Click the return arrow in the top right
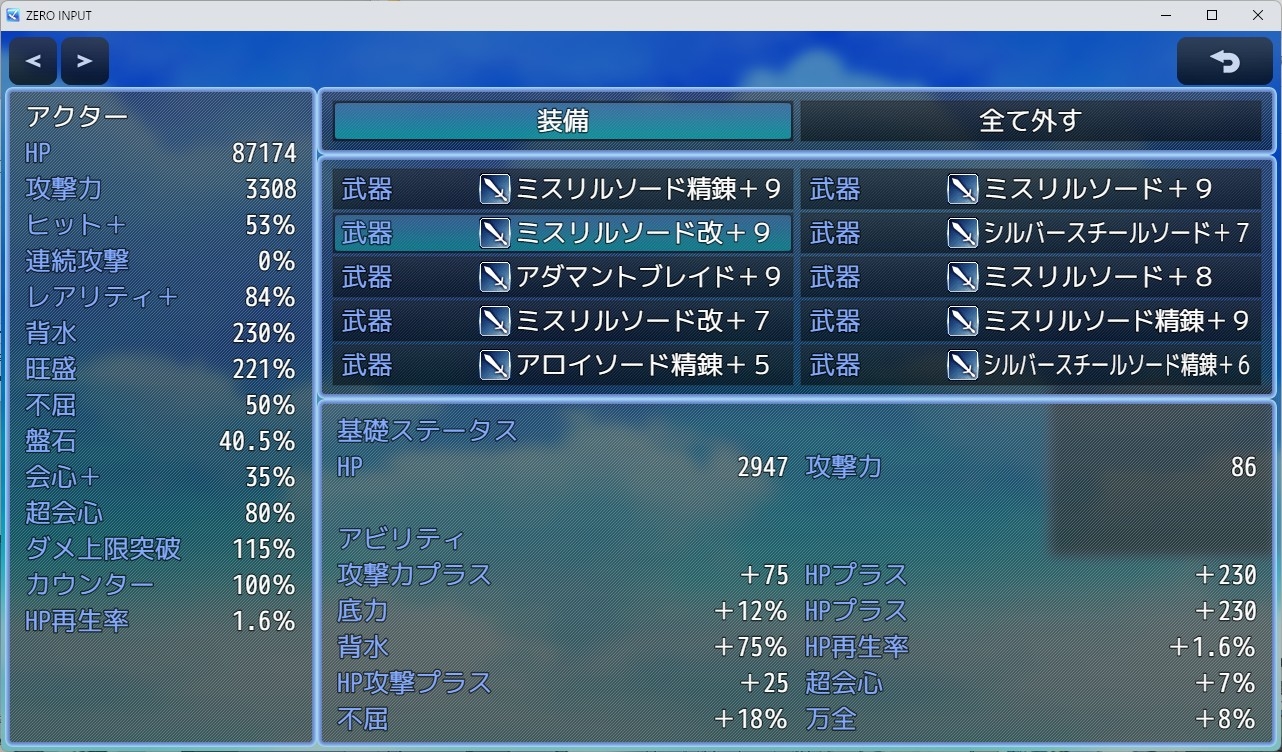1282x752 pixels. click(1224, 60)
